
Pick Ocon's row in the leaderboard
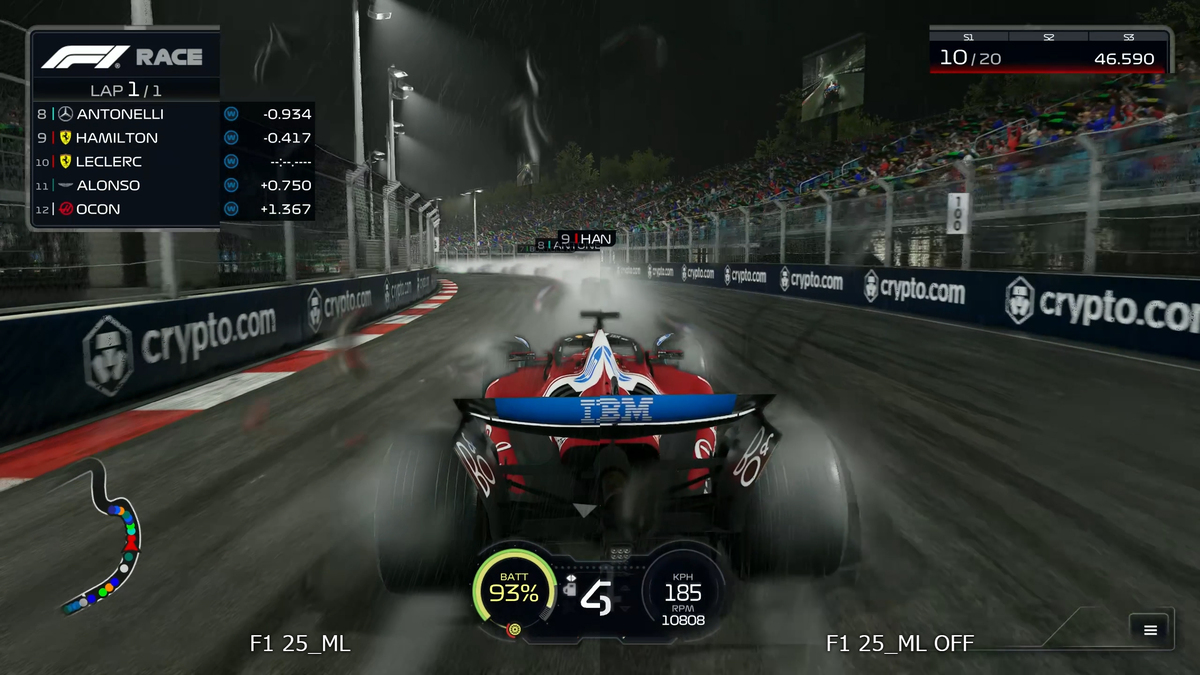coord(173,209)
